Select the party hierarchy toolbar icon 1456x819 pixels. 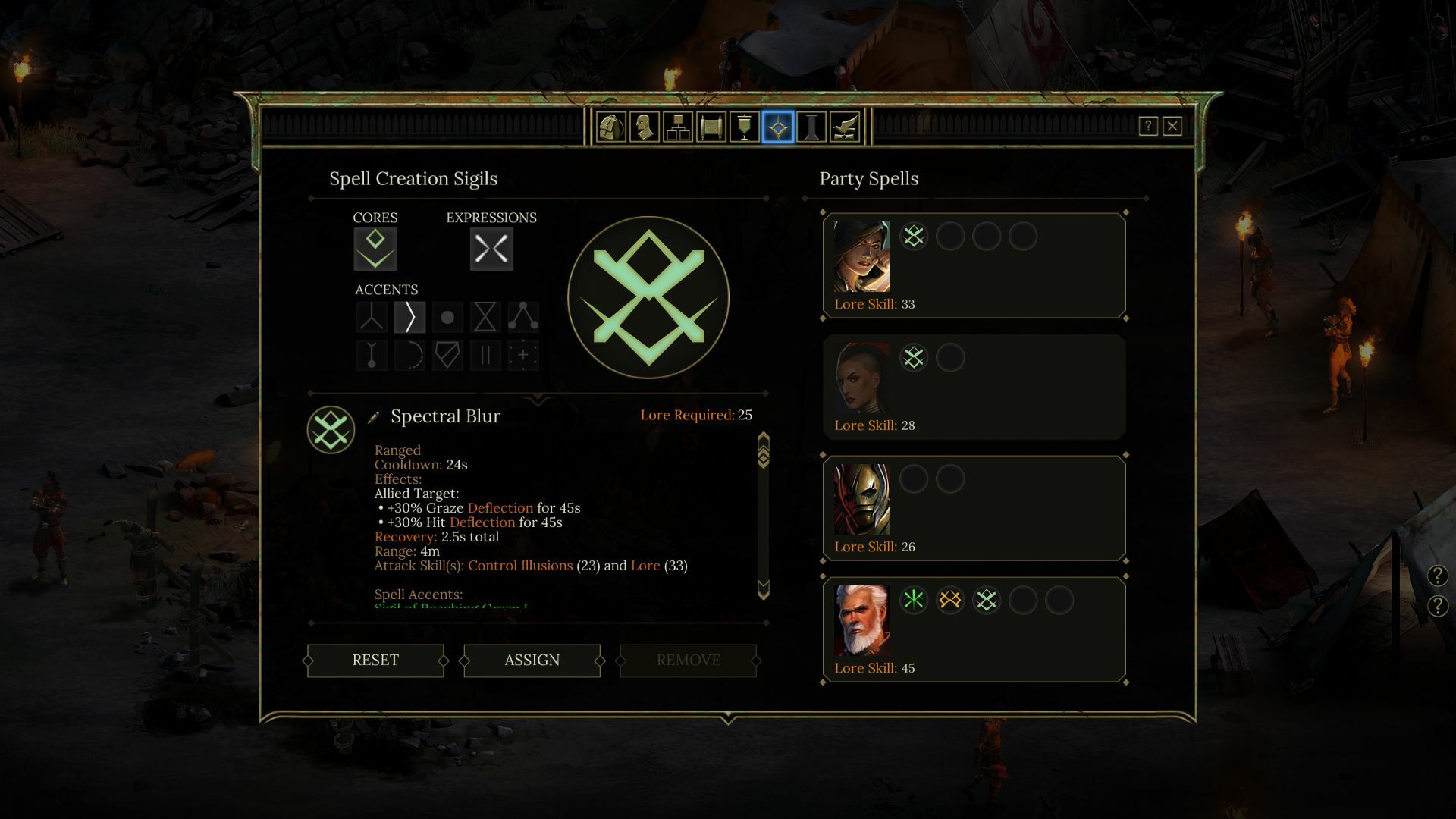(676, 127)
